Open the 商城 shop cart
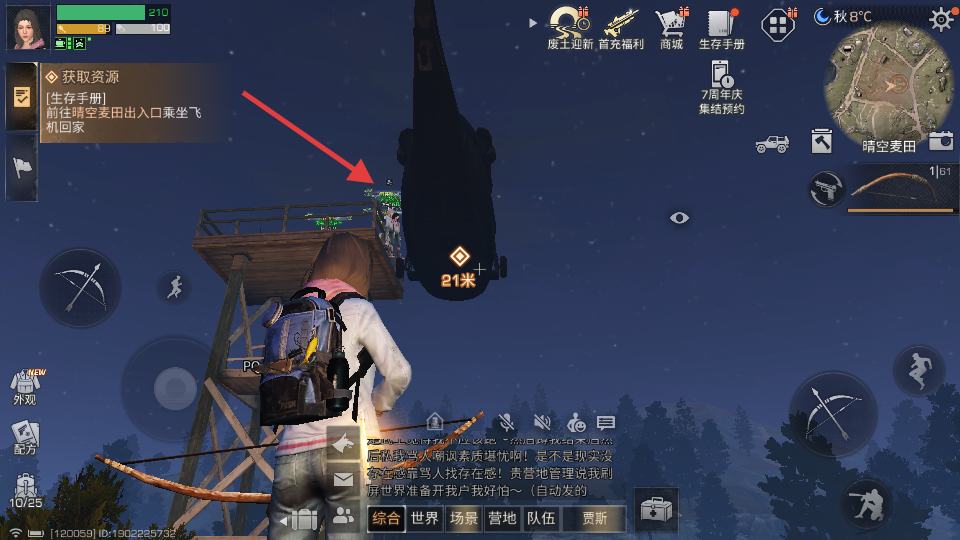Screen dimensions: 960x540 click(671, 24)
